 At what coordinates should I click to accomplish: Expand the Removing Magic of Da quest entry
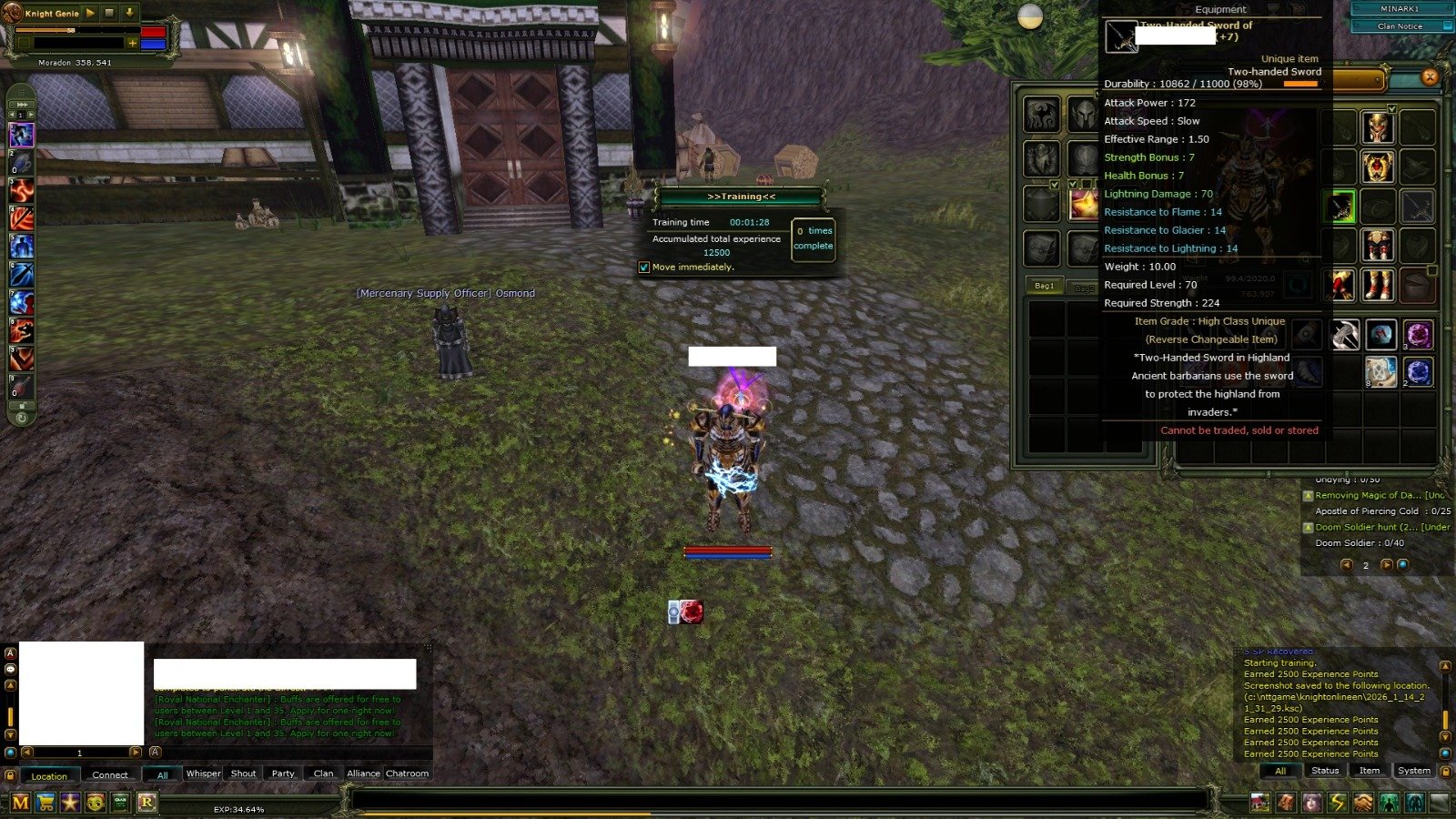click(1309, 494)
